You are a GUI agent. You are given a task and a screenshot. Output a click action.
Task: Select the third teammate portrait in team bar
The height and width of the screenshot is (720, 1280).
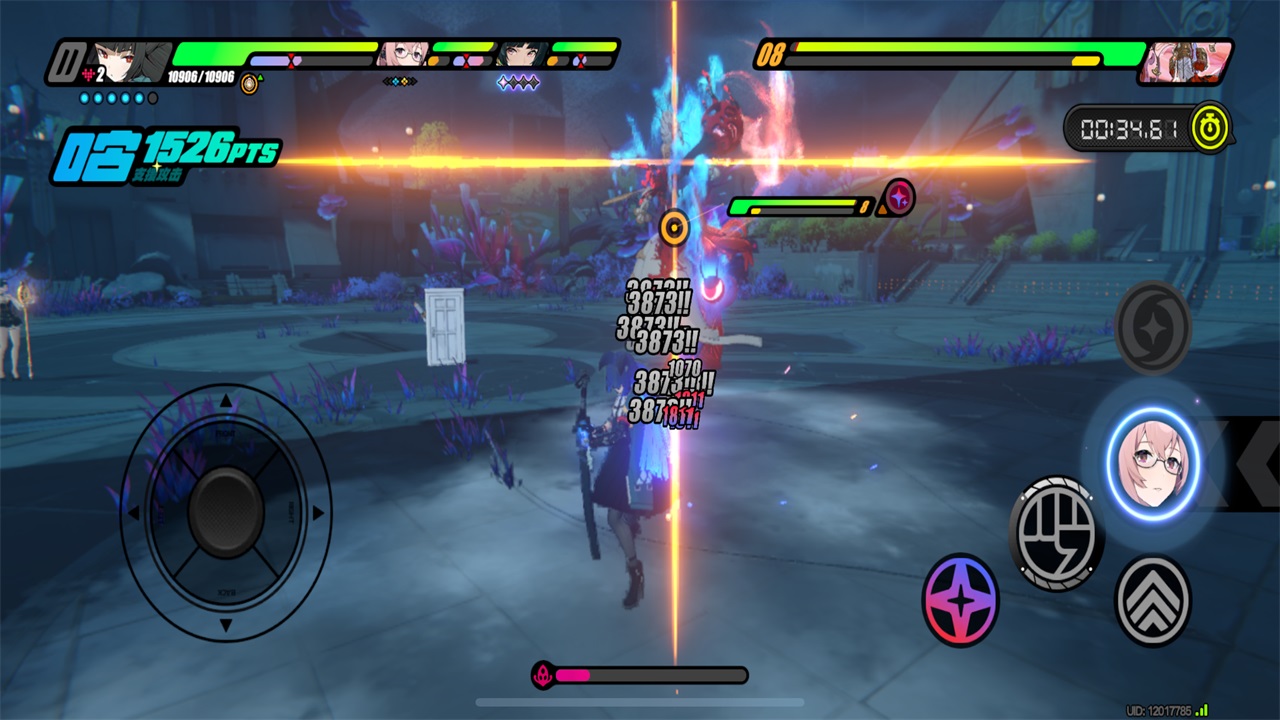coord(520,54)
